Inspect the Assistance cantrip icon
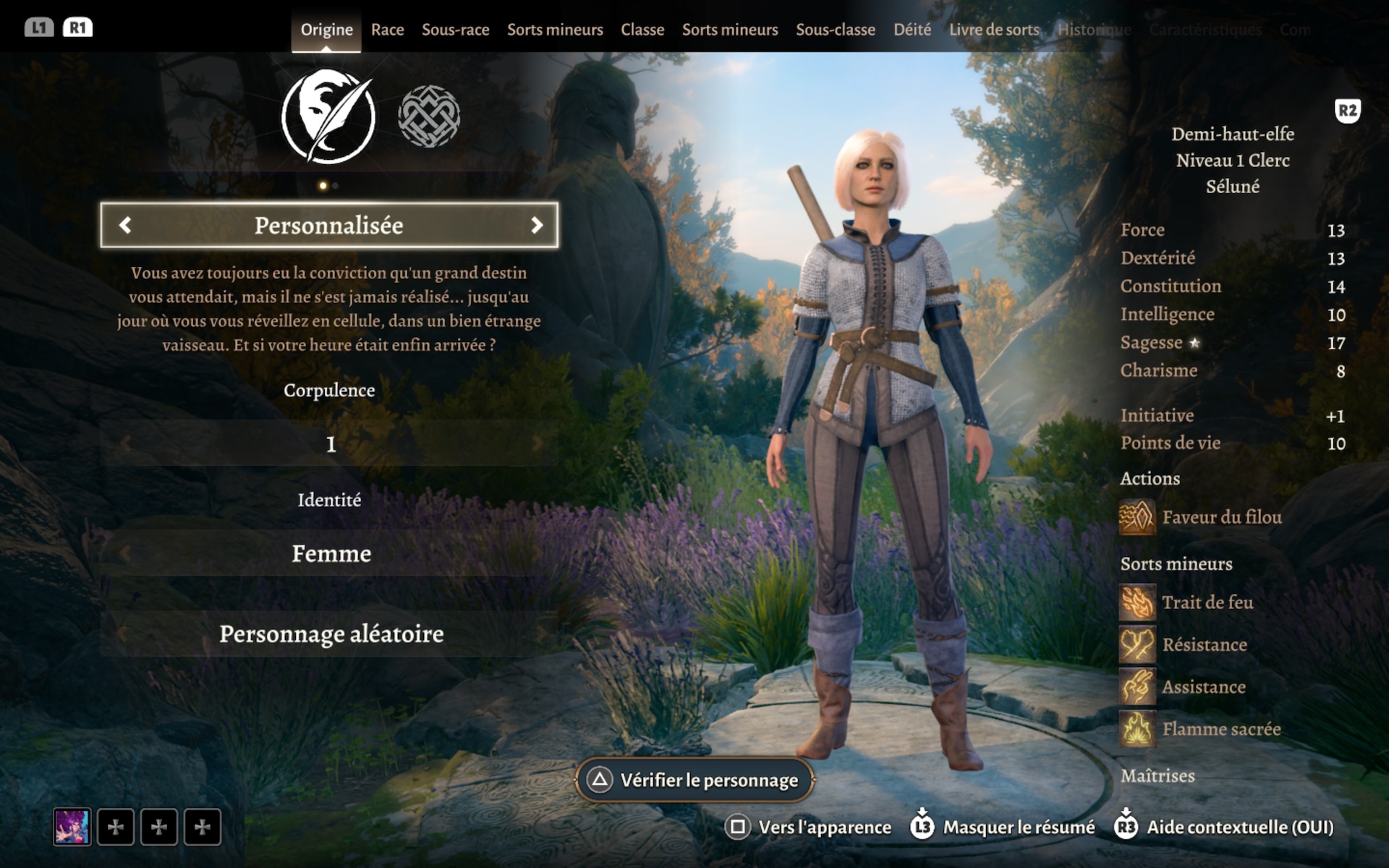Viewport: 1389px width, 868px height. [1137, 686]
